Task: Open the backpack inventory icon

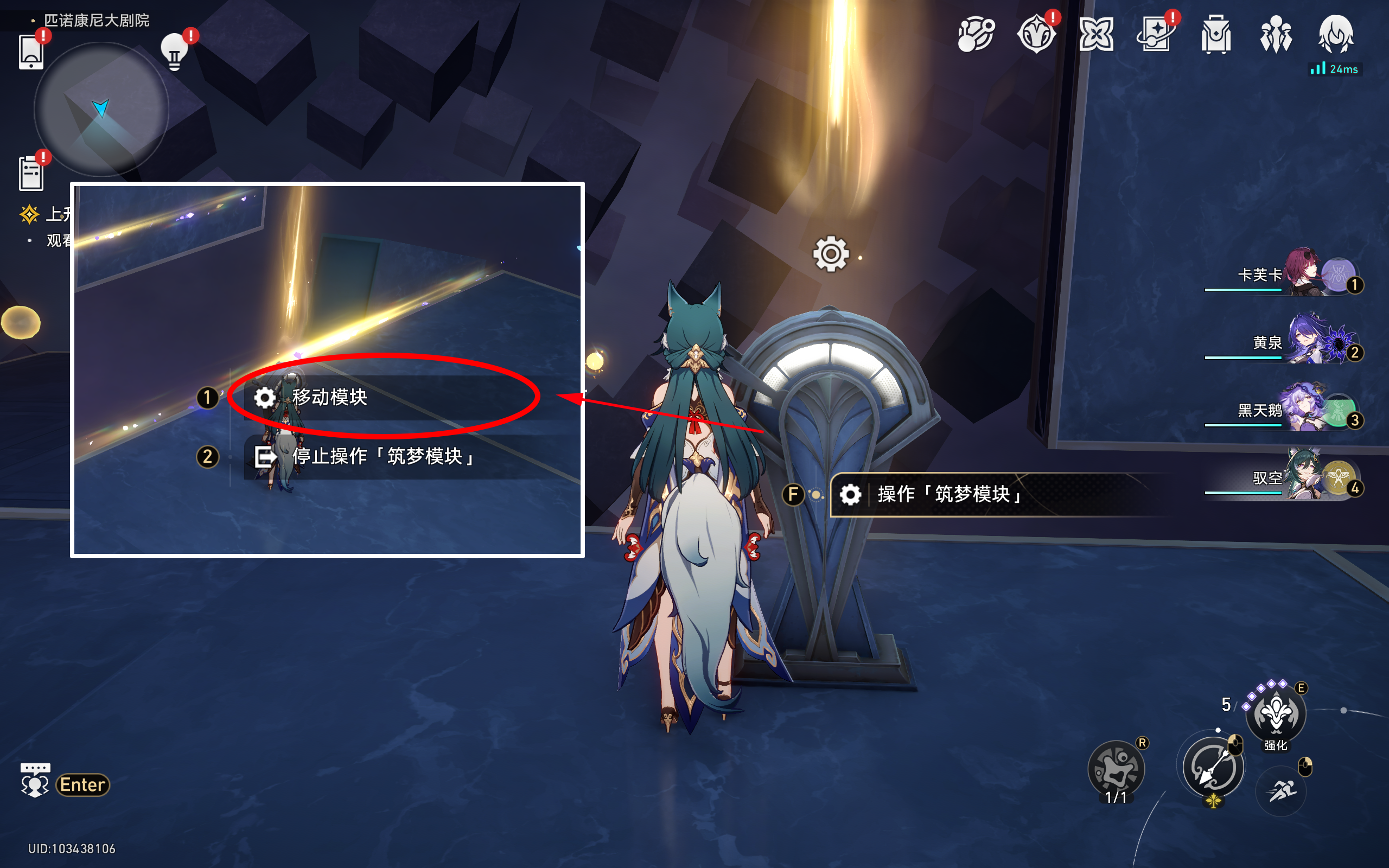Action: click(1216, 34)
